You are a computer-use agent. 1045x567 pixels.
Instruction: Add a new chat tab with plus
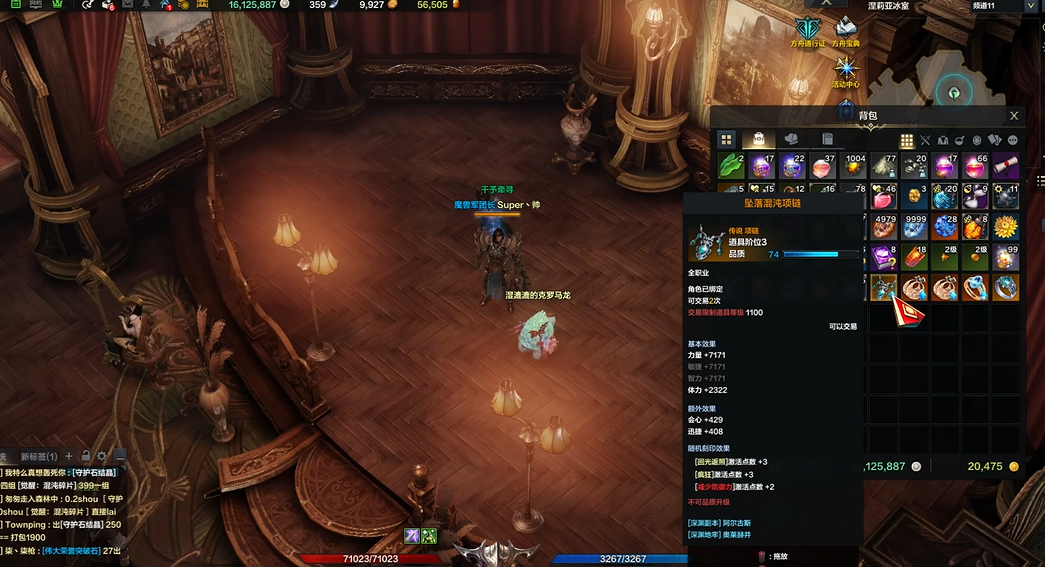coord(70,457)
